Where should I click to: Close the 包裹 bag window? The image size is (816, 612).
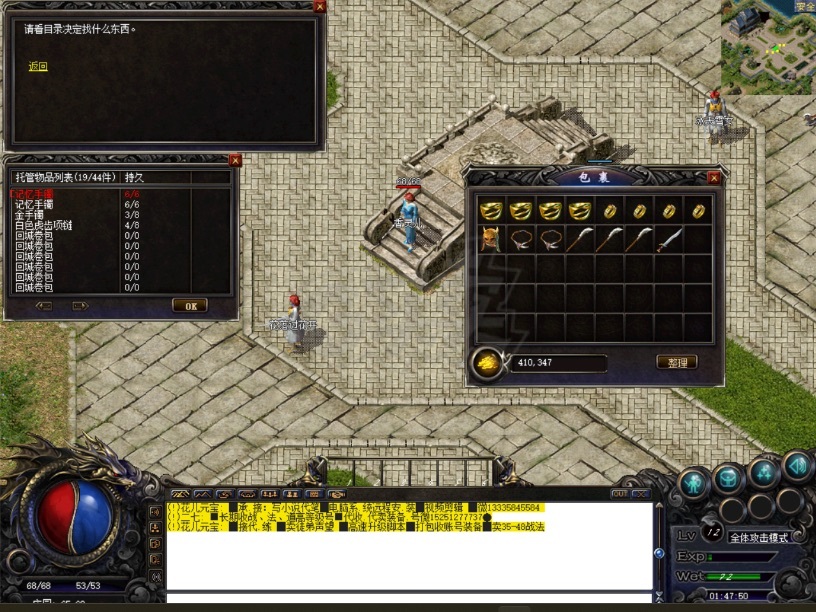point(713,178)
